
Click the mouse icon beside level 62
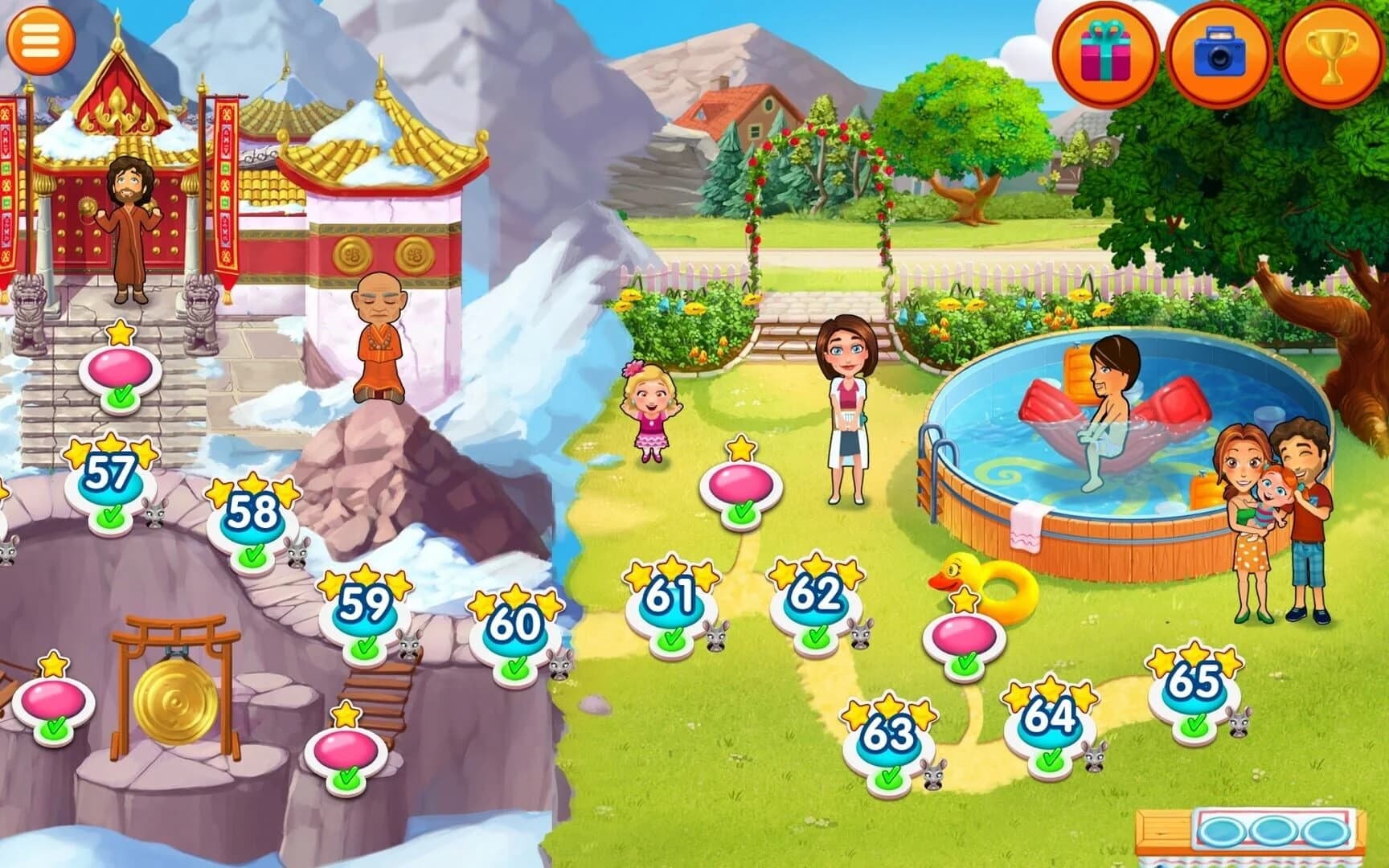[x=862, y=636]
